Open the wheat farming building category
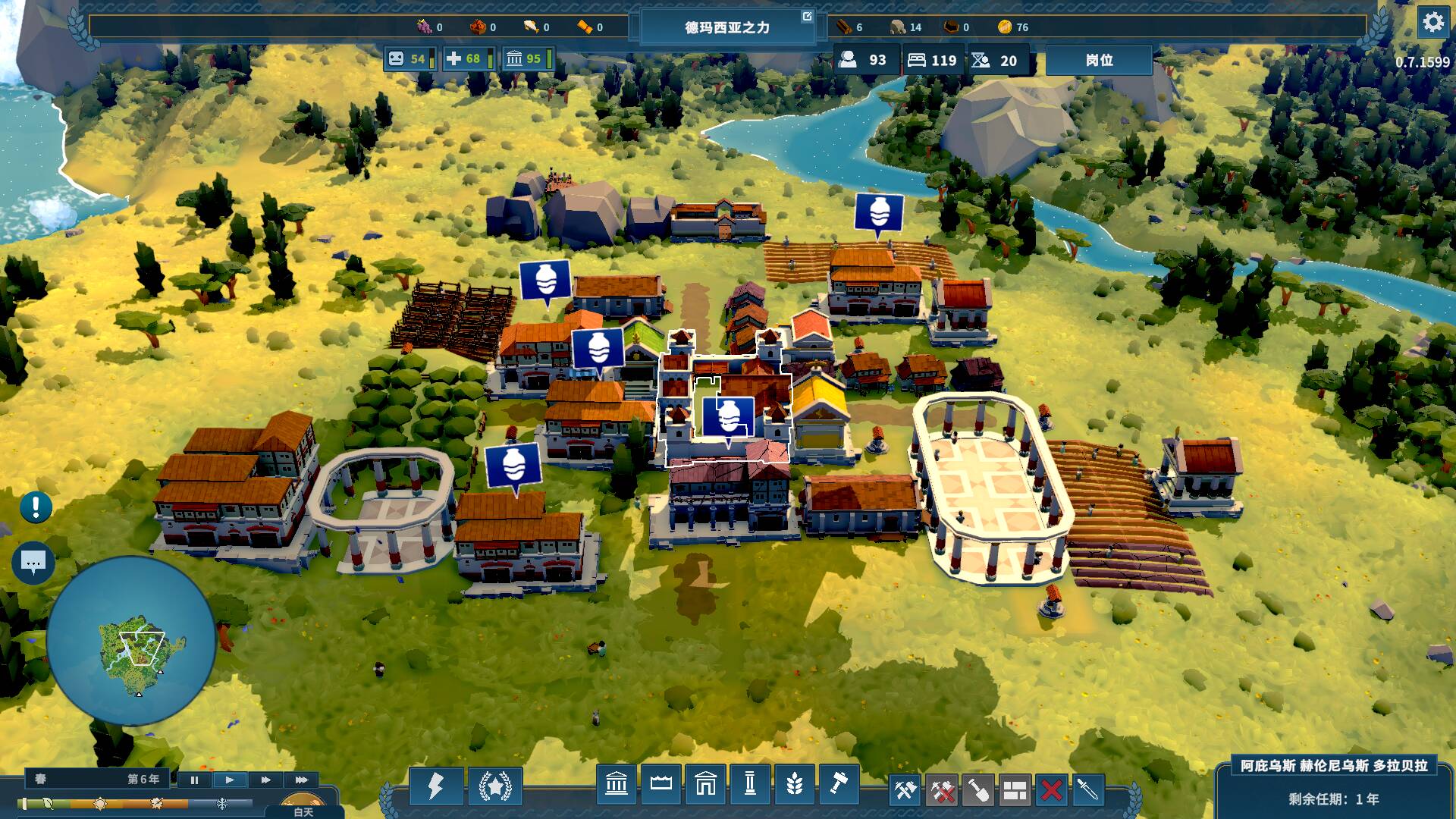The width and height of the screenshot is (1456, 819). pos(794,783)
